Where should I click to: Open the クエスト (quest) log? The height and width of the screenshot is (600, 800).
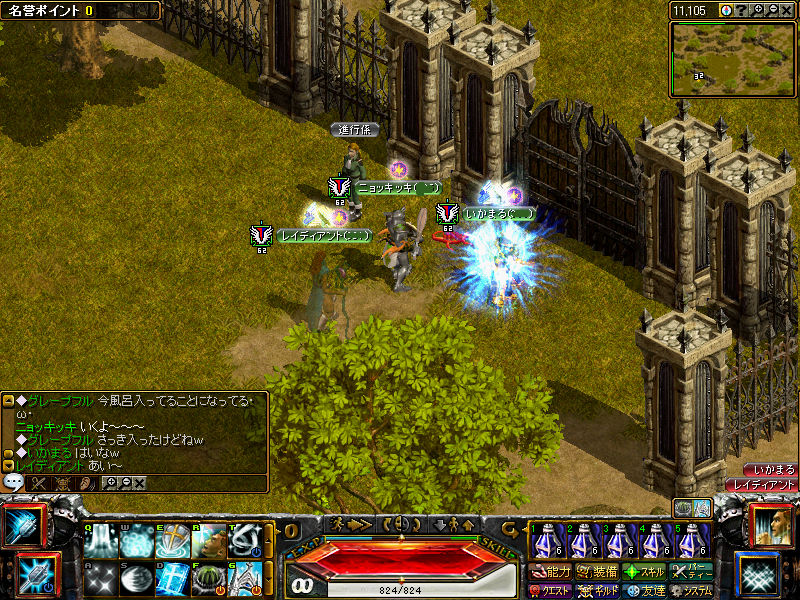coord(550,591)
